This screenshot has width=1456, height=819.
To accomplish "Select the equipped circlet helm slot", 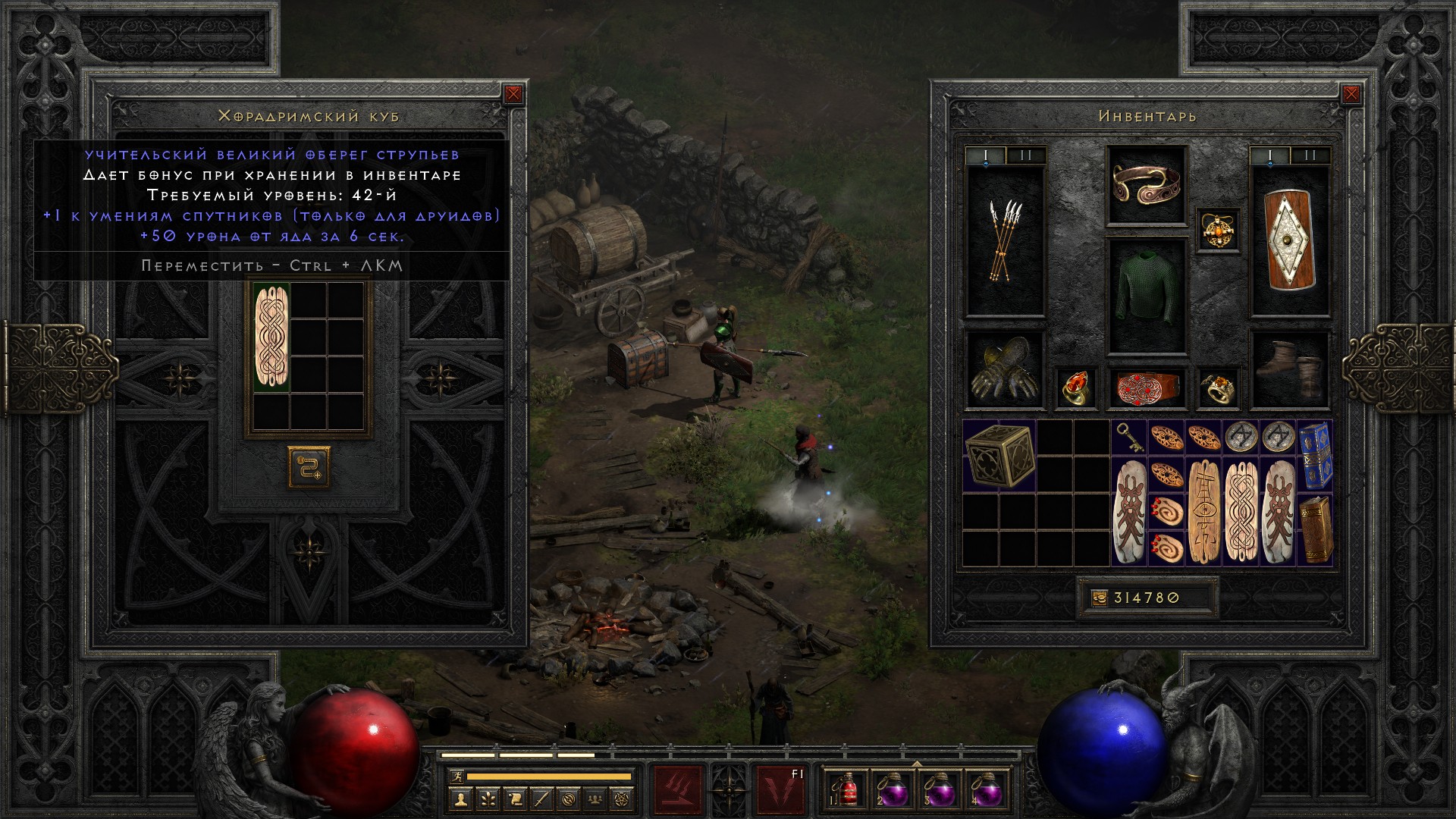I will coord(1146,185).
